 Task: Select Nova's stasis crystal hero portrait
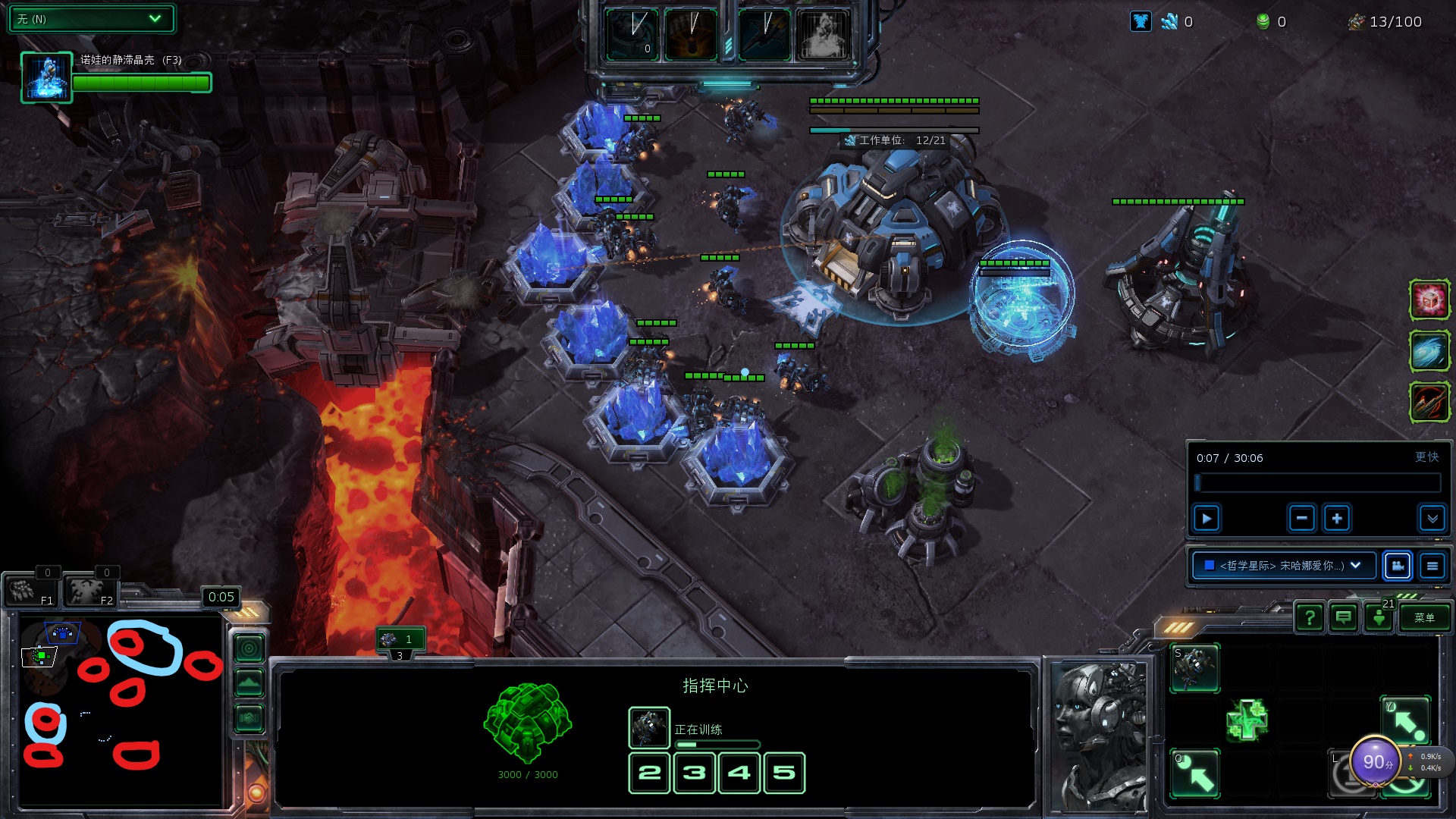click(46, 77)
